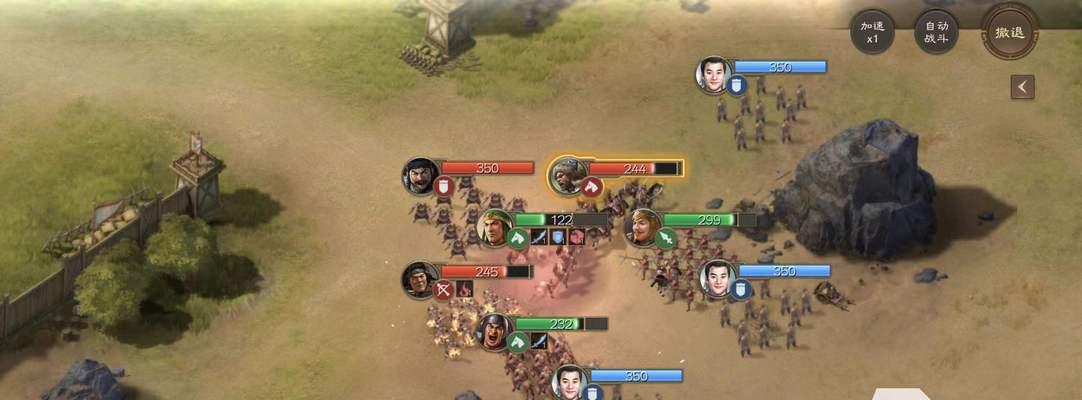This screenshot has width=1082, height=400.
Task: Select the green general portrait with 122 troops
Action: [x=495, y=227]
